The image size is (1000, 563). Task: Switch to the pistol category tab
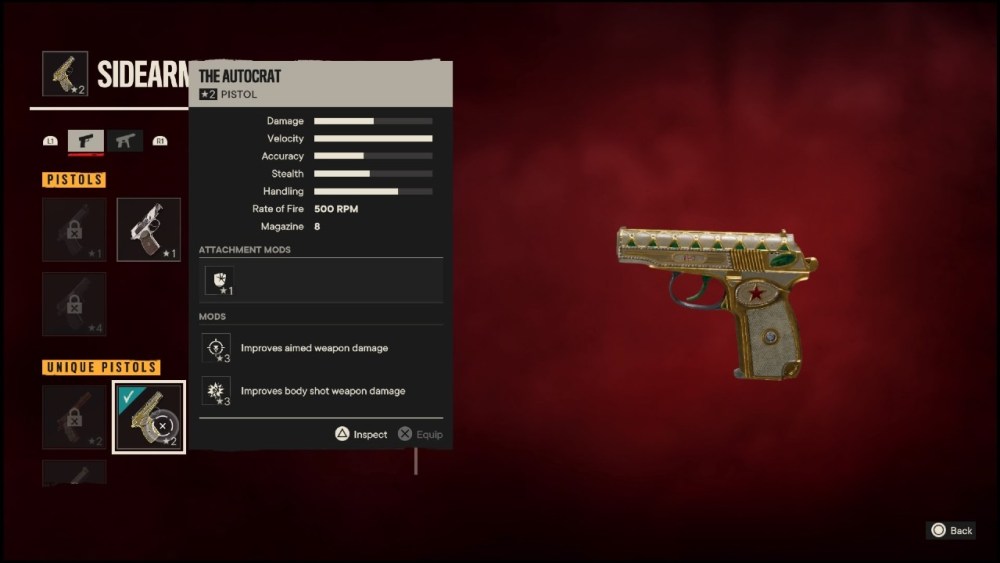85,141
